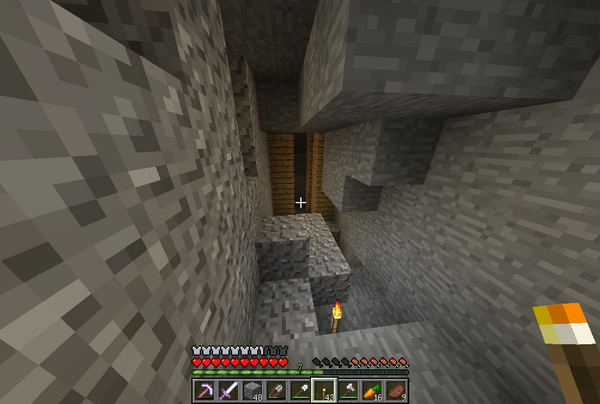
Task: Select the enchanted sword hotbar slot
Action: click(227, 390)
